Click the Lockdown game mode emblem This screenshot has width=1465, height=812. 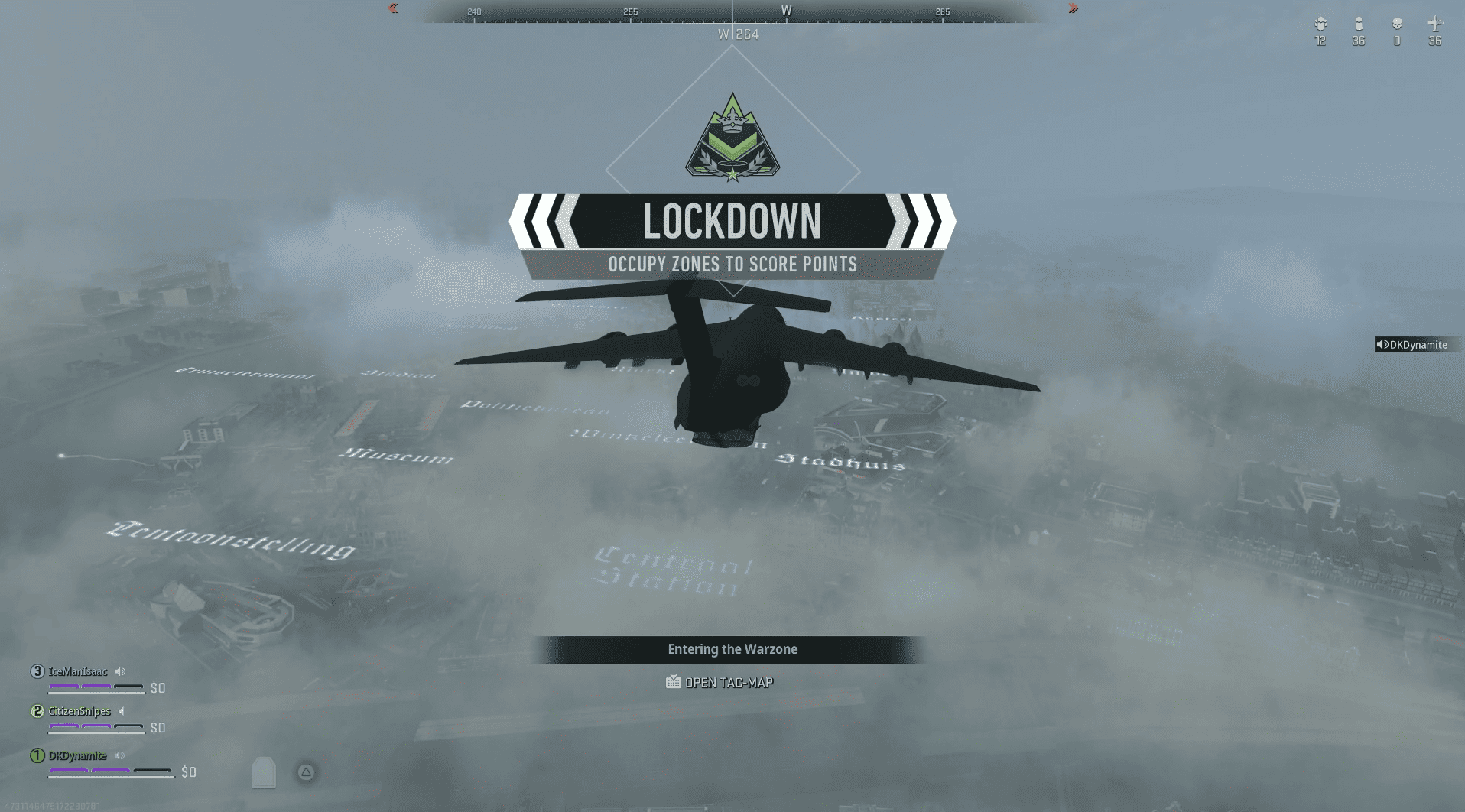pyautogui.click(x=732, y=140)
